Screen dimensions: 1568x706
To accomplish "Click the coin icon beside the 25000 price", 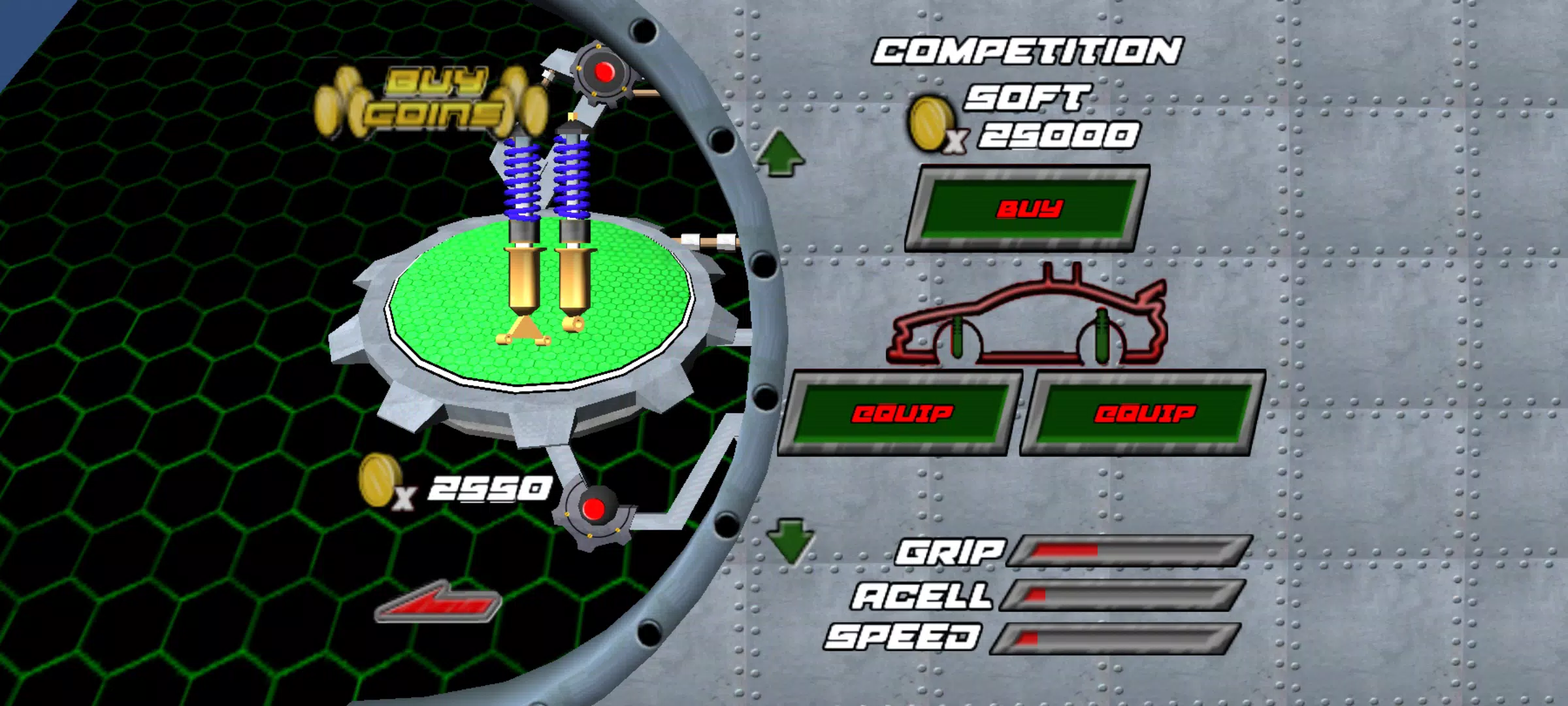I will (x=931, y=124).
